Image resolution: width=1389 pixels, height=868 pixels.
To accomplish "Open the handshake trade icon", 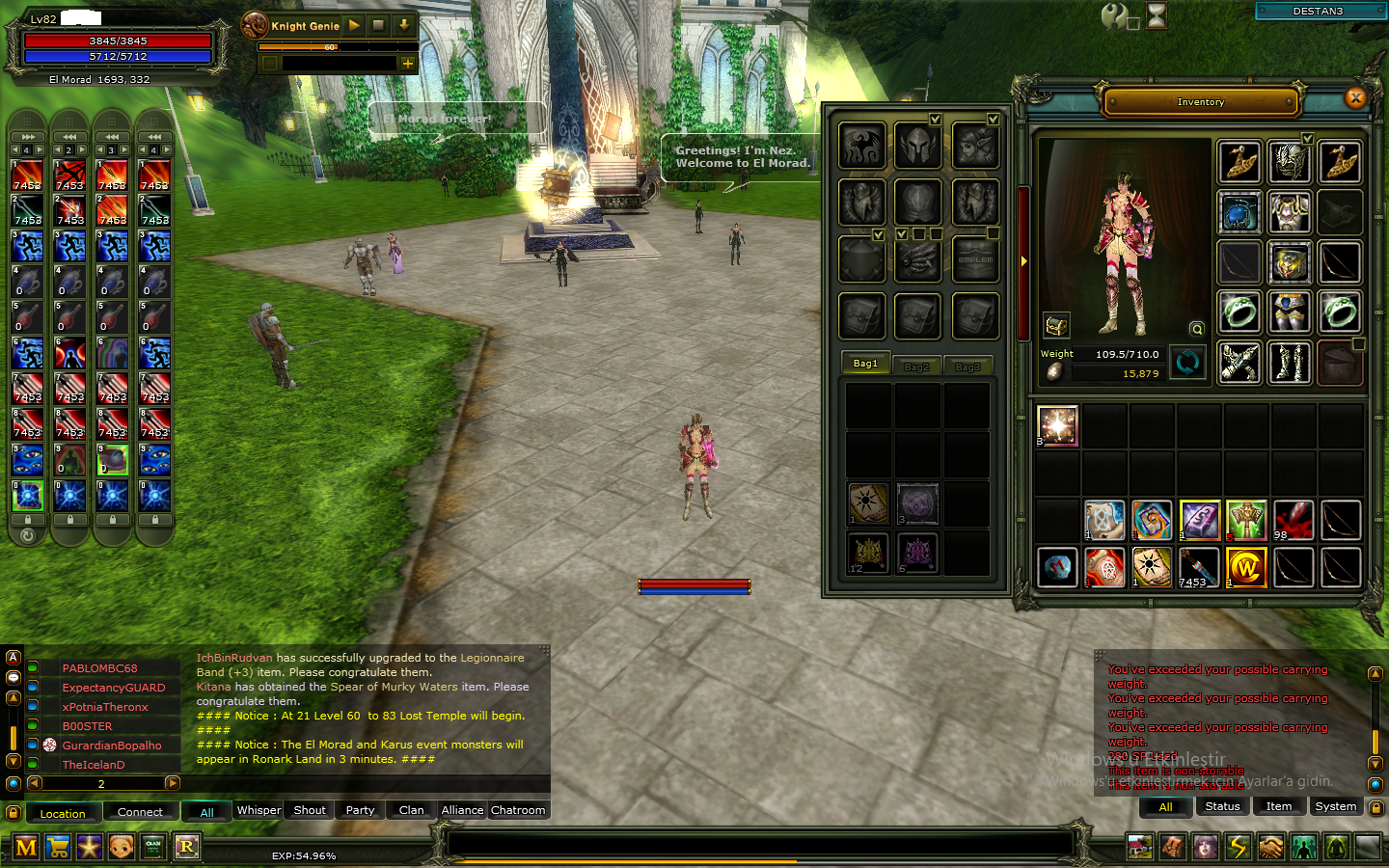I will 1270,848.
